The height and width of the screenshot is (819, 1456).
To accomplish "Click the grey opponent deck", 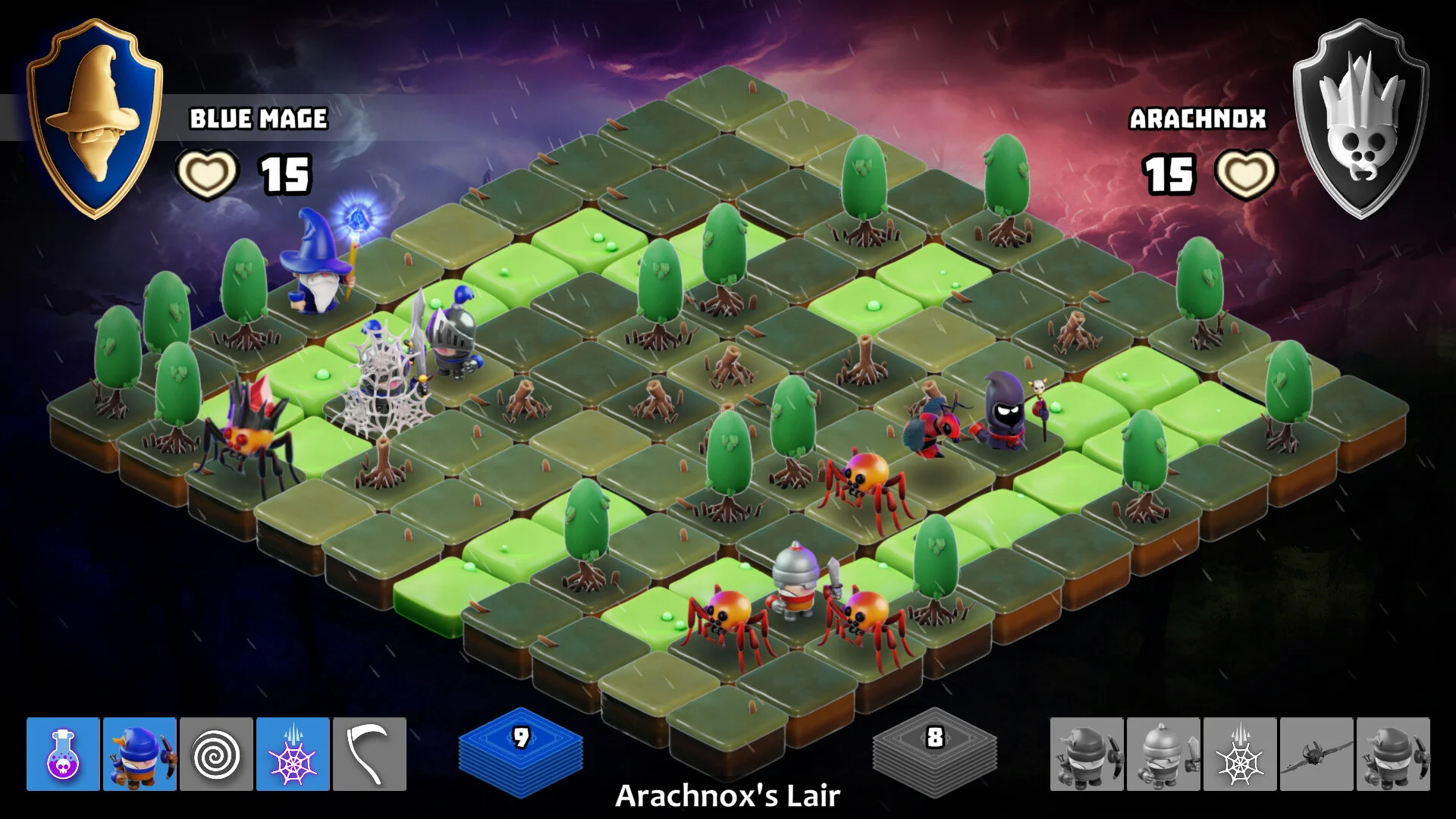I will click(934, 751).
